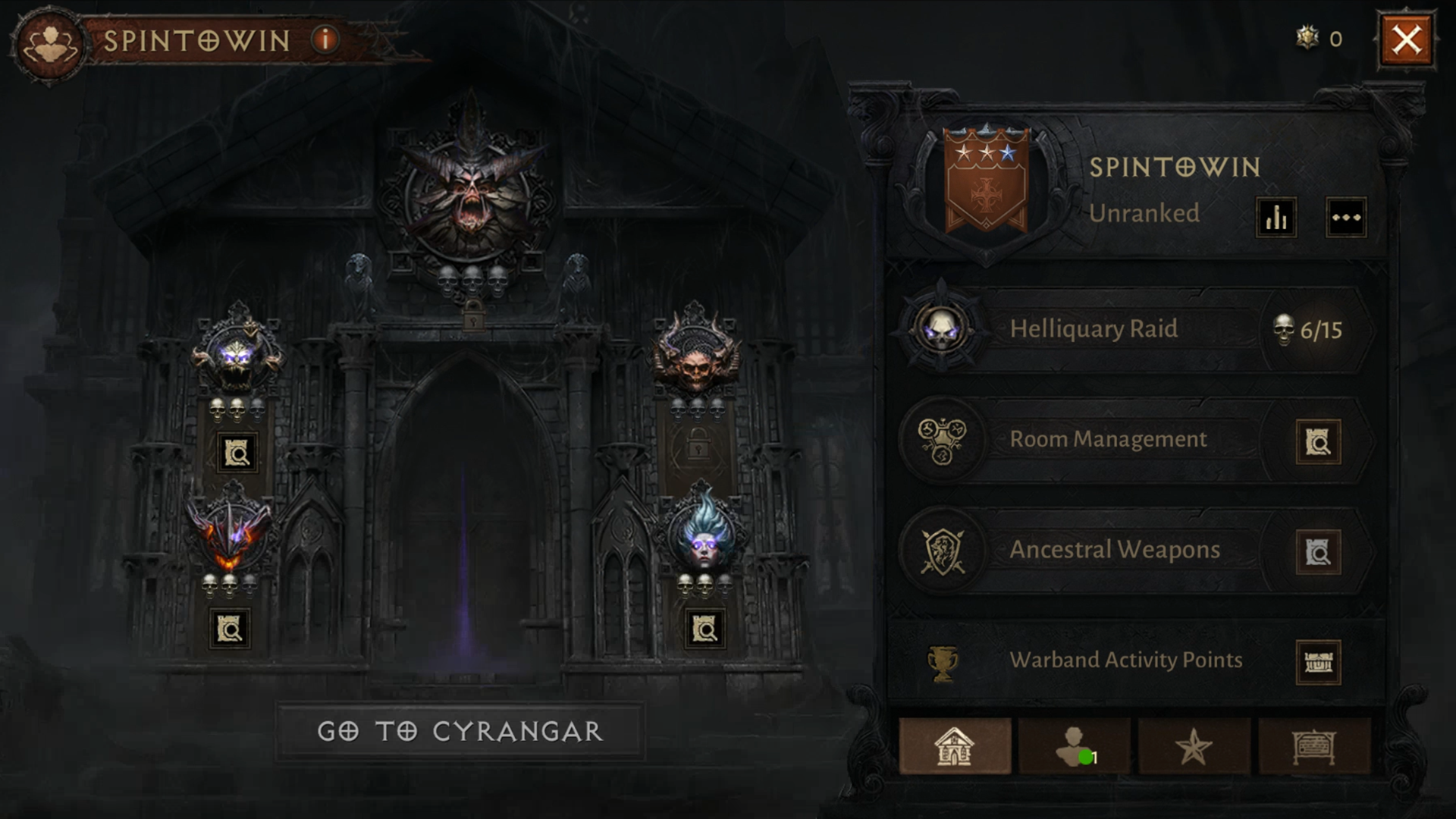Open the three-dots more options
This screenshot has height=819, width=1456.
click(1345, 218)
